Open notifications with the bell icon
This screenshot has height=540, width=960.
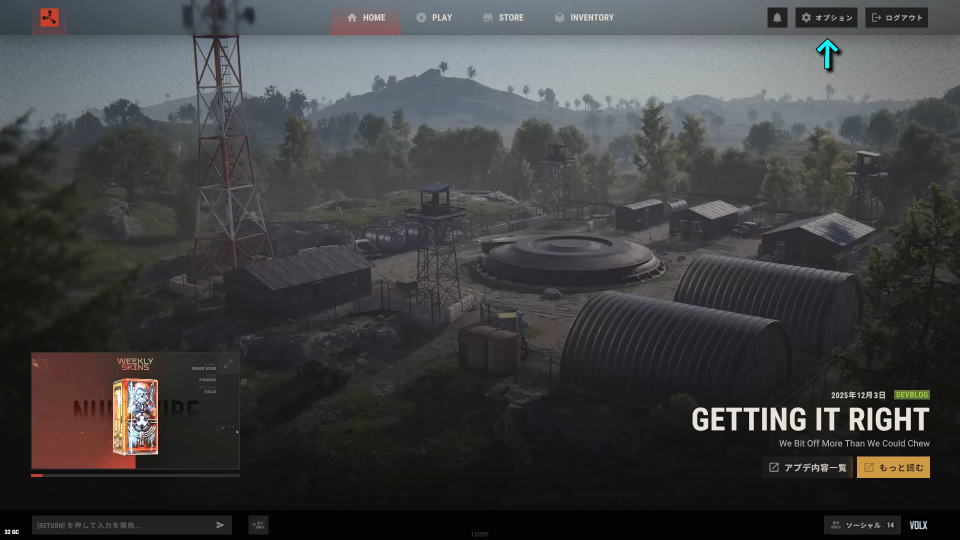click(777, 18)
